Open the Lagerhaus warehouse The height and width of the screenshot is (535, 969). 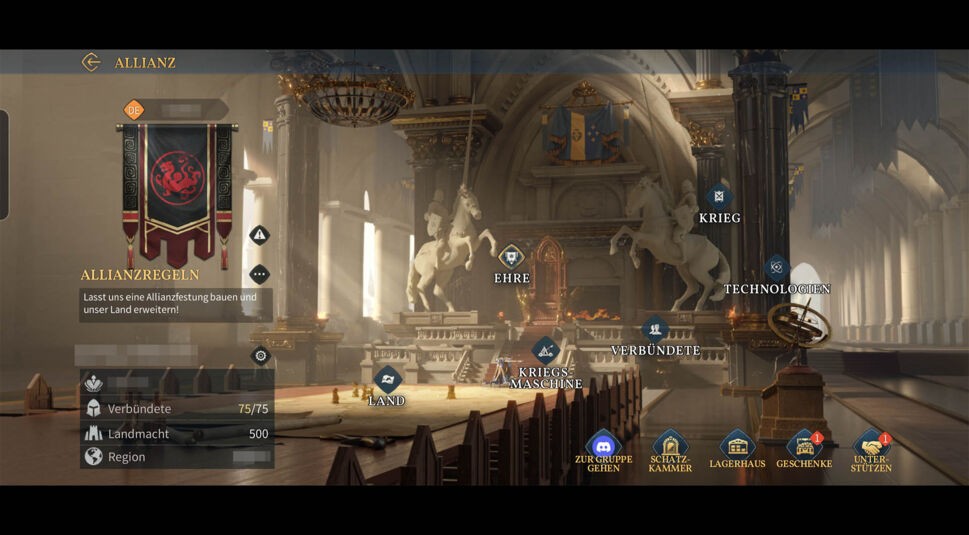click(737, 446)
